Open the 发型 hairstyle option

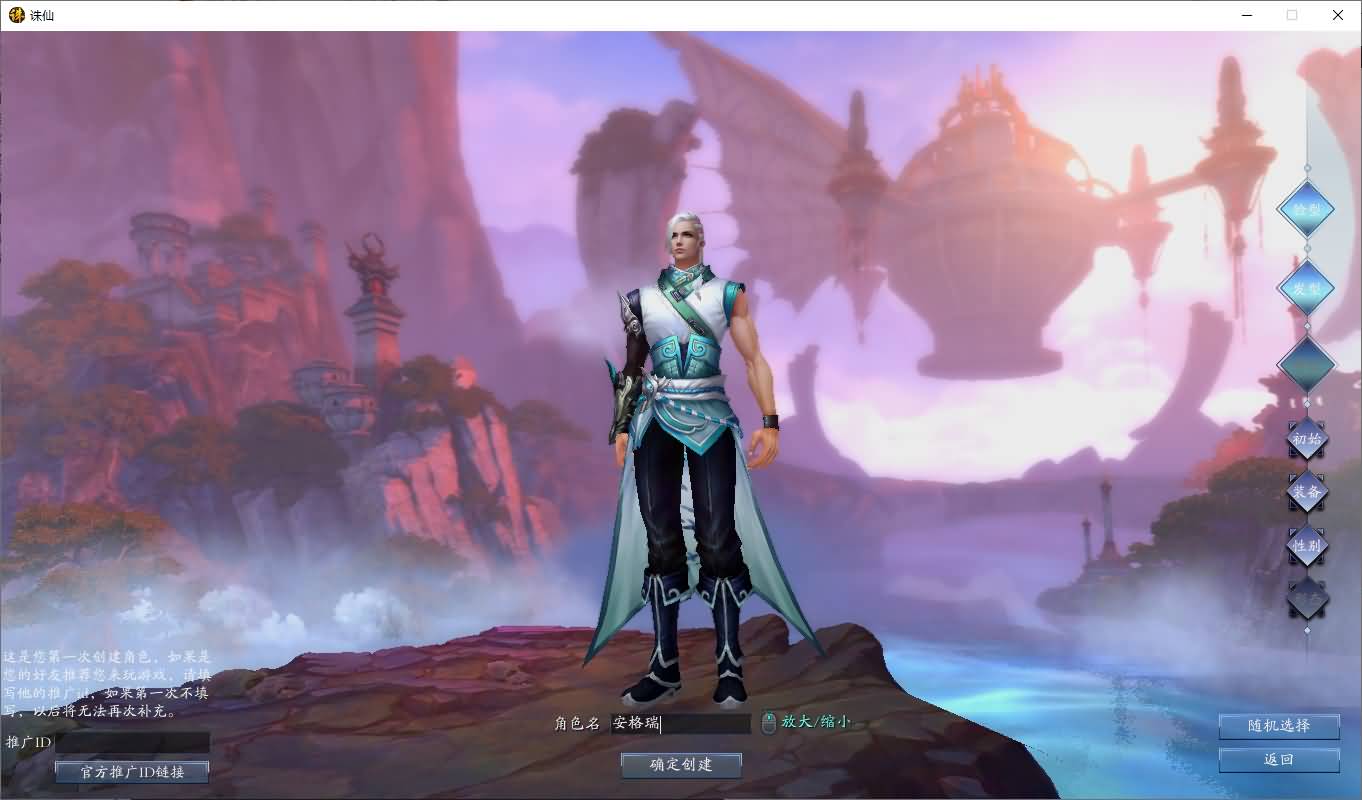pyautogui.click(x=1306, y=288)
